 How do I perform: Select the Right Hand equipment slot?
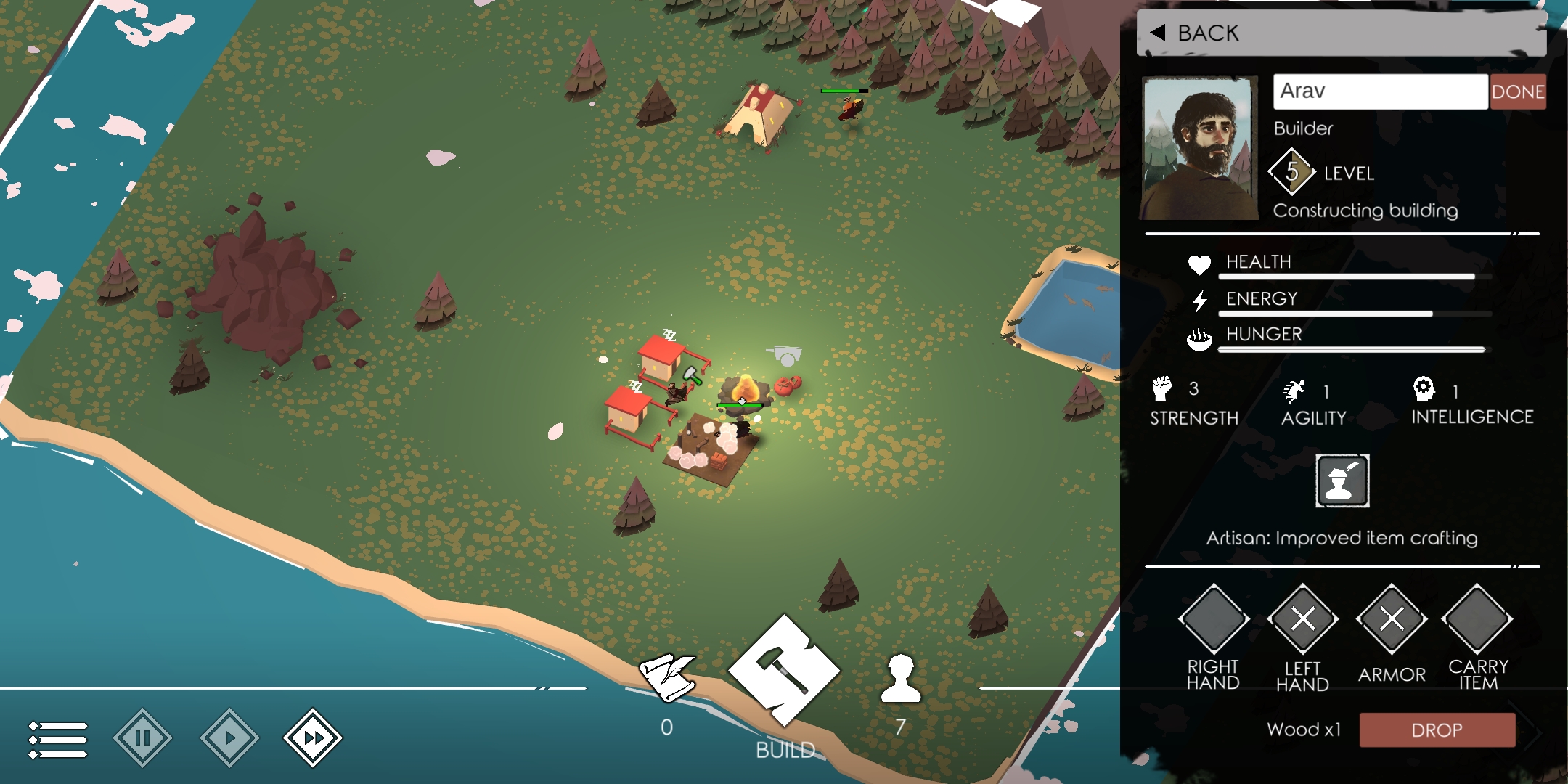click(1213, 619)
